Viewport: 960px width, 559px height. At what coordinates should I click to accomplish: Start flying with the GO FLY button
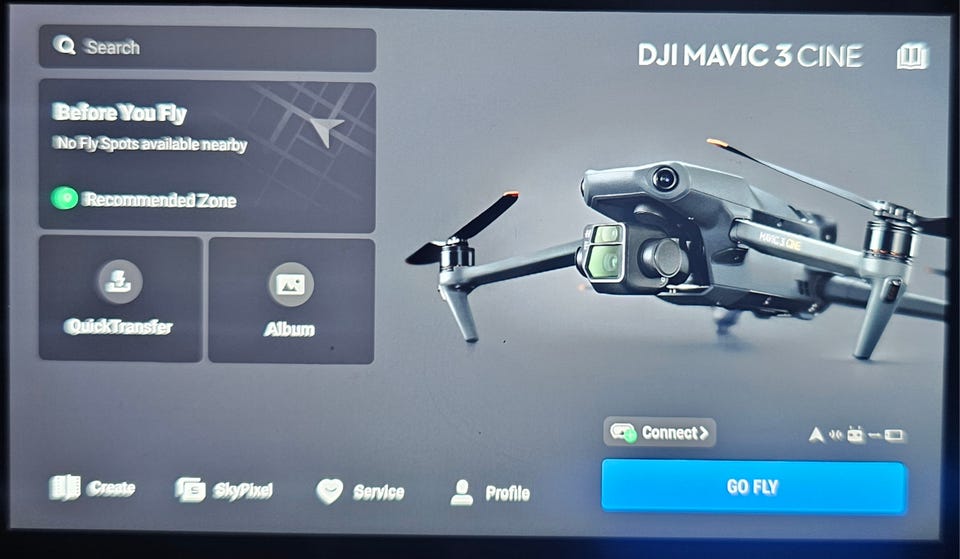pos(753,487)
